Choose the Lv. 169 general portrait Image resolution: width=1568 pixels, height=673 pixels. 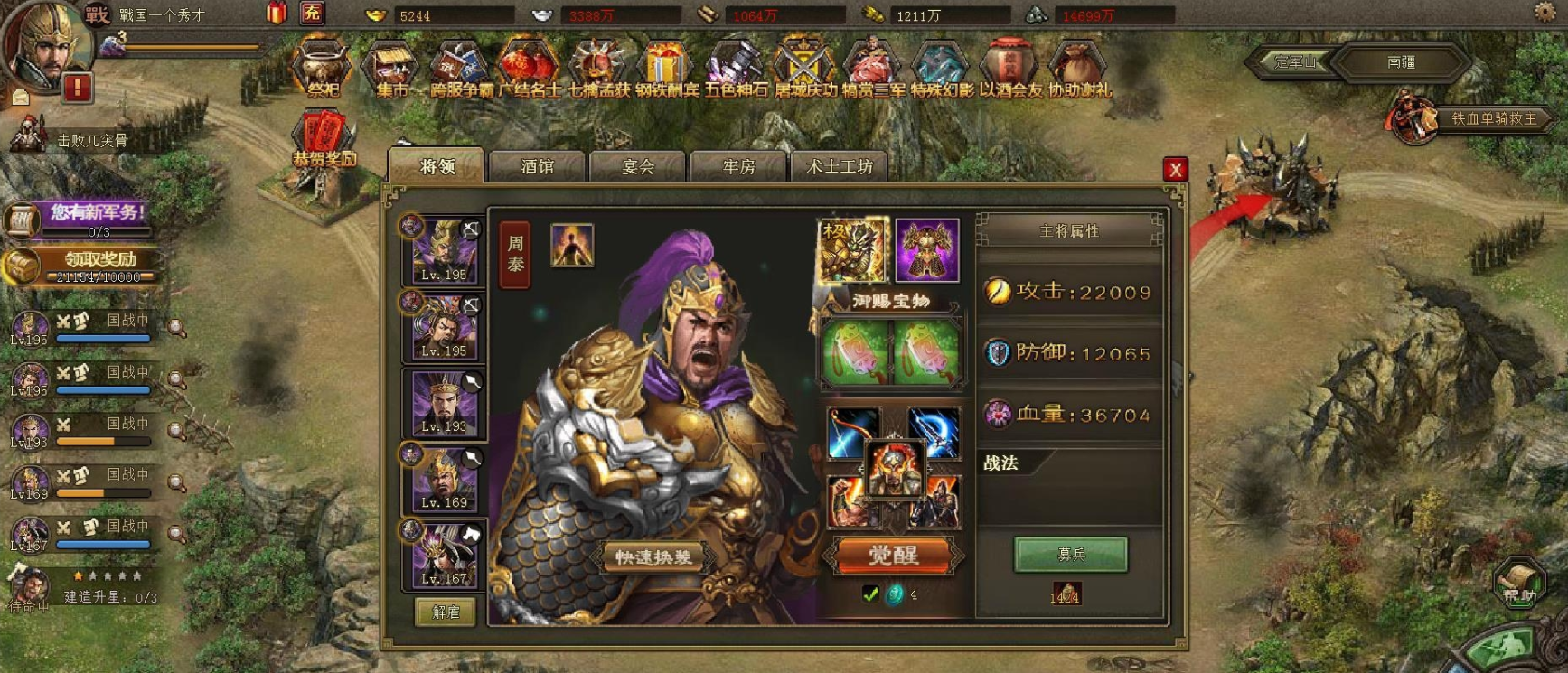click(445, 480)
